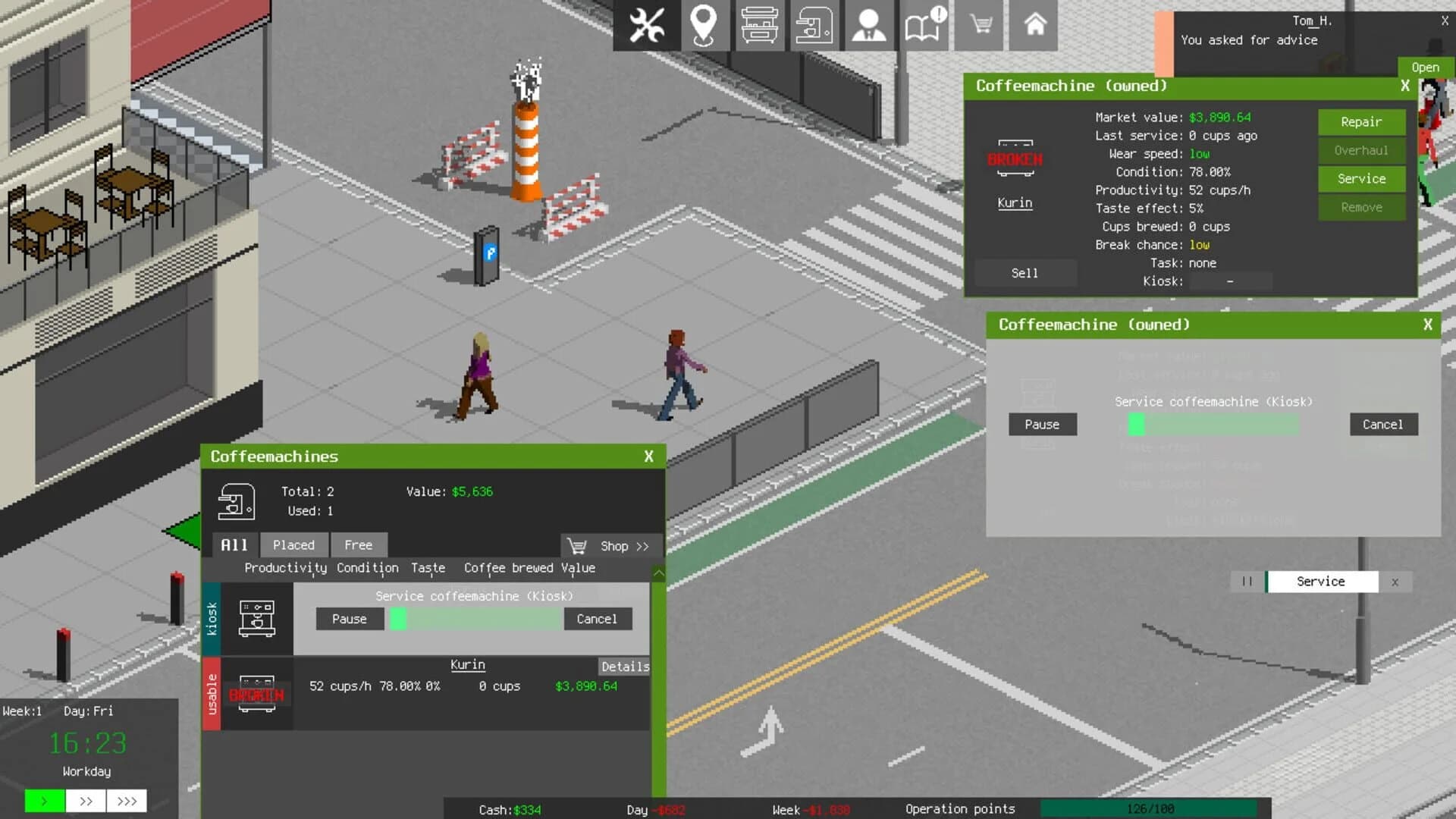Screen dimensions: 1456x819
Task: Open the map locations panel via pin icon
Action: pyautogui.click(x=704, y=25)
